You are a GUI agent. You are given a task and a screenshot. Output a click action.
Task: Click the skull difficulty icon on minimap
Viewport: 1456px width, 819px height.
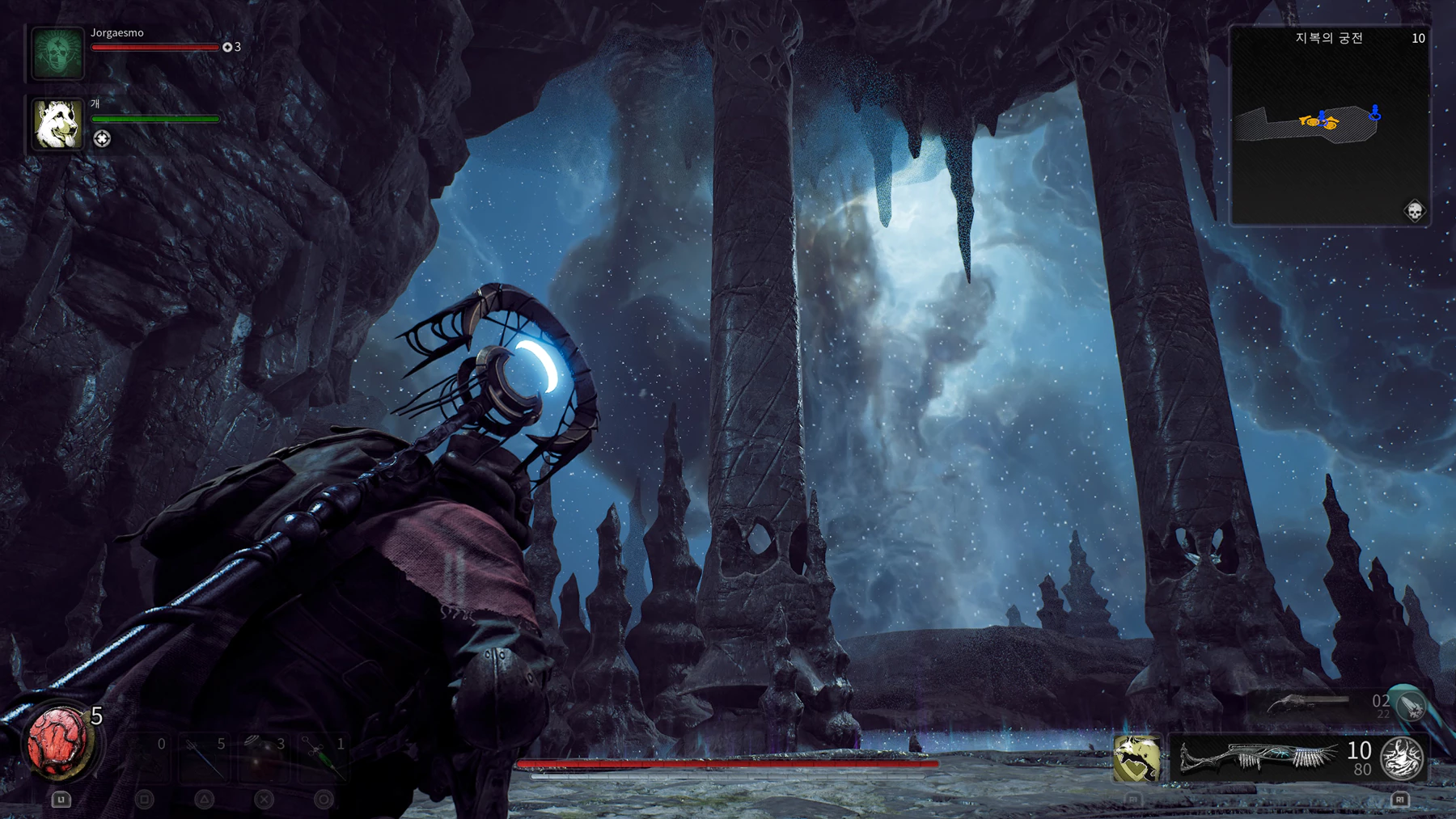pyautogui.click(x=1414, y=212)
